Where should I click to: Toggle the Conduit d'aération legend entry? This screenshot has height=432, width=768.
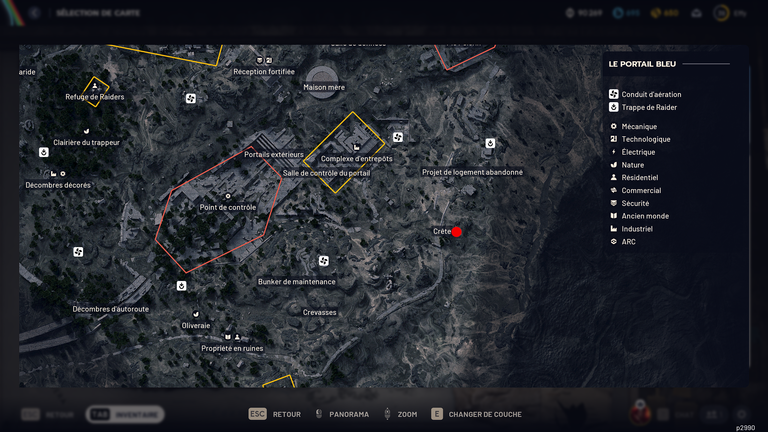[x=645, y=94]
